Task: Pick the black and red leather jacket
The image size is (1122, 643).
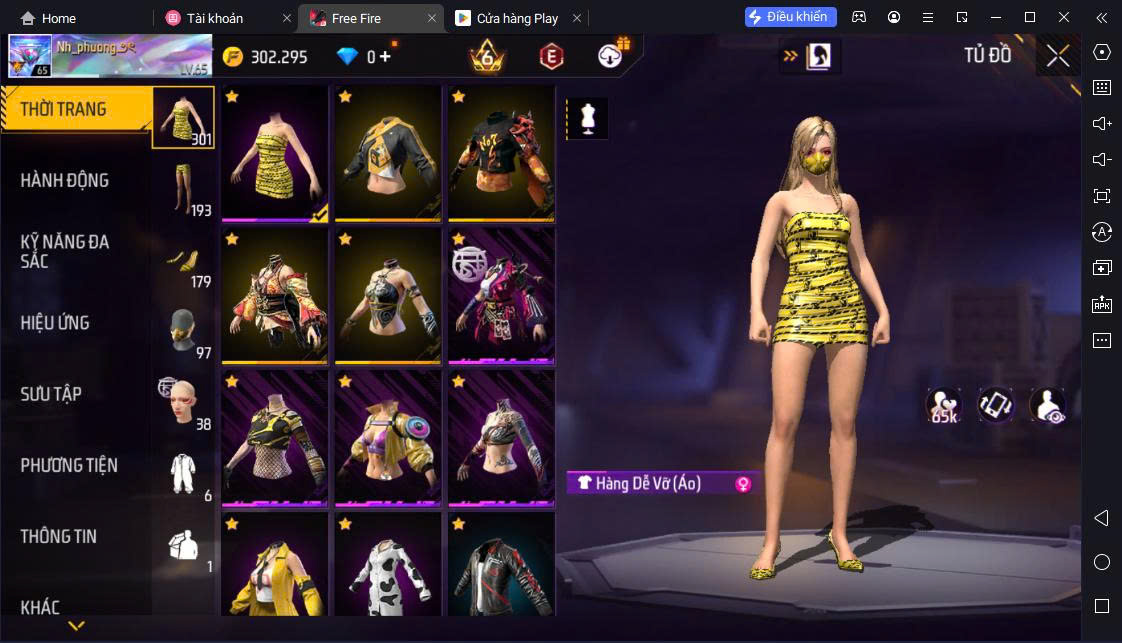Action: (x=501, y=565)
